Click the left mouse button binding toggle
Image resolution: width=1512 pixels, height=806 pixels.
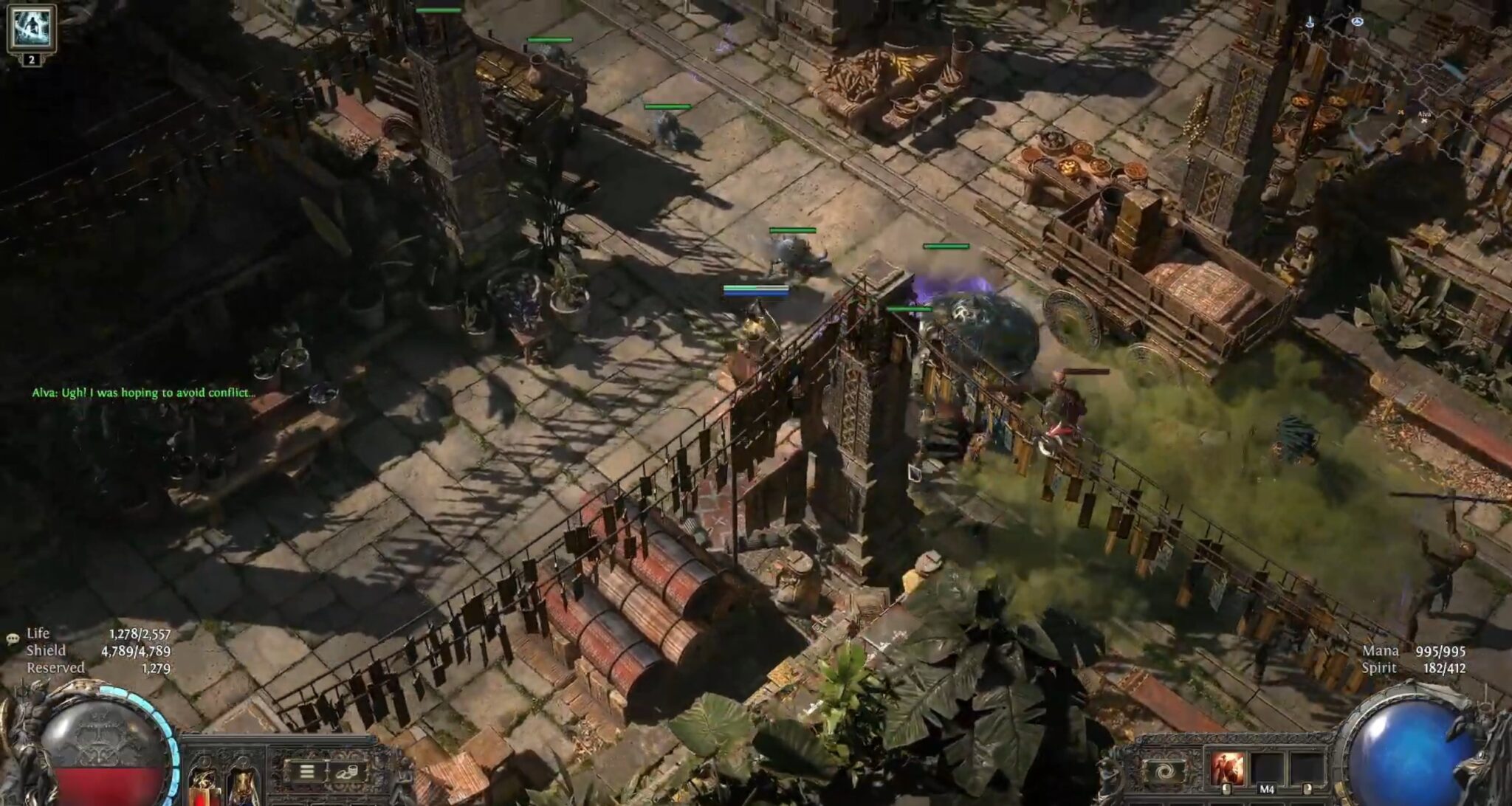[1227, 789]
